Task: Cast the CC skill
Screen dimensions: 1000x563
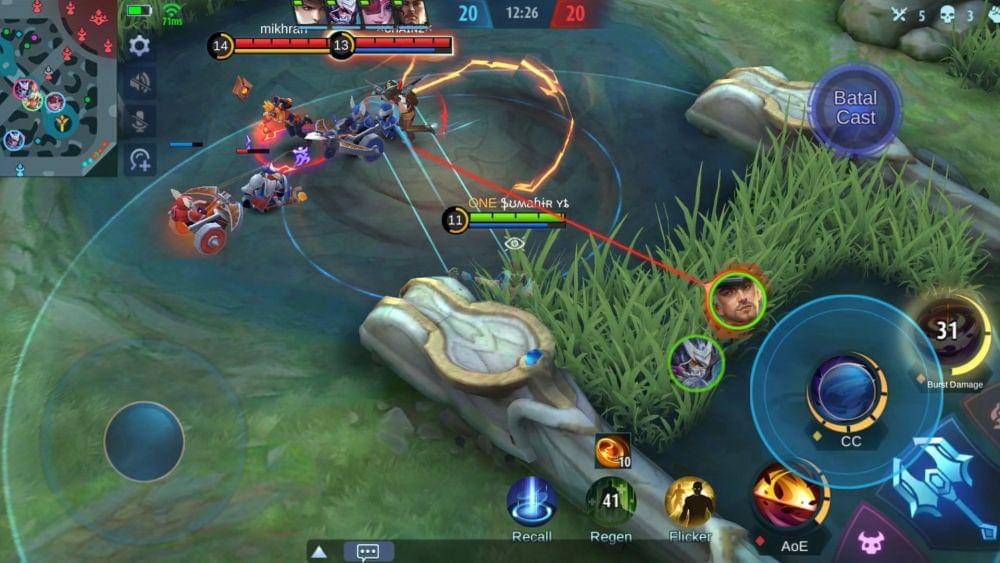Action: tap(846, 393)
